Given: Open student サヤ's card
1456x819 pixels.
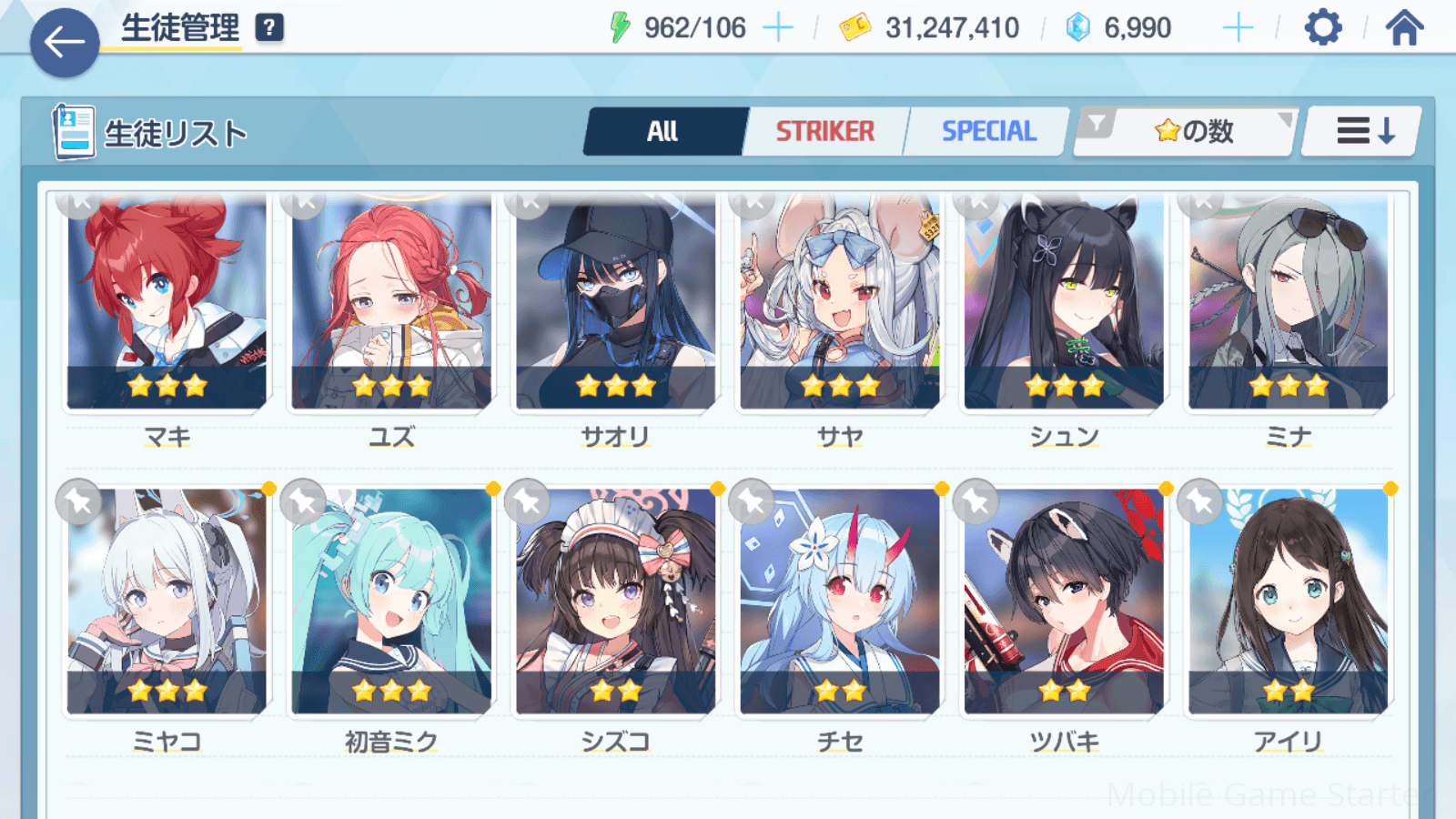Looking at the screenshot, I should [840, 305].
